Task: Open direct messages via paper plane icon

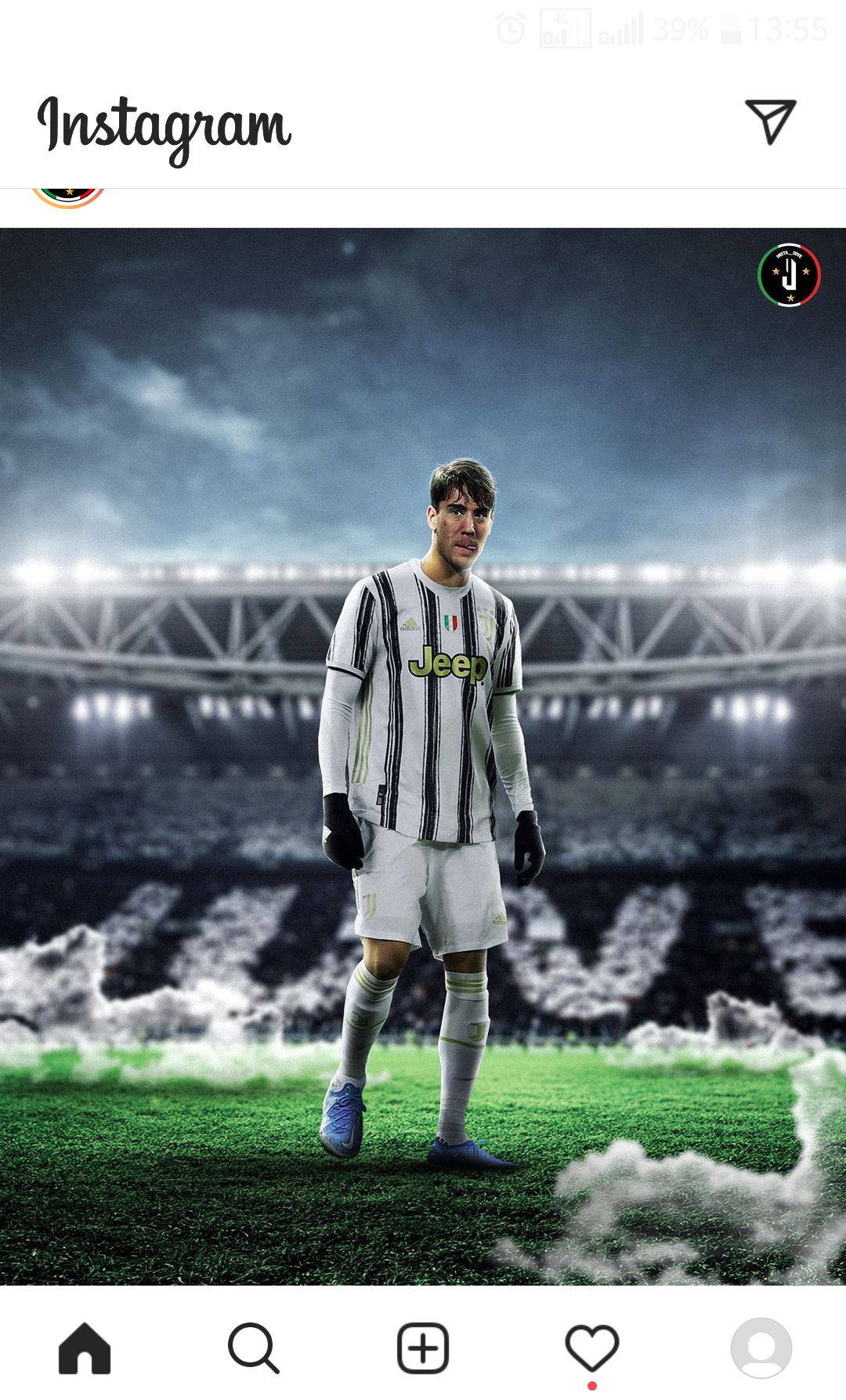Action: (771, 121)
